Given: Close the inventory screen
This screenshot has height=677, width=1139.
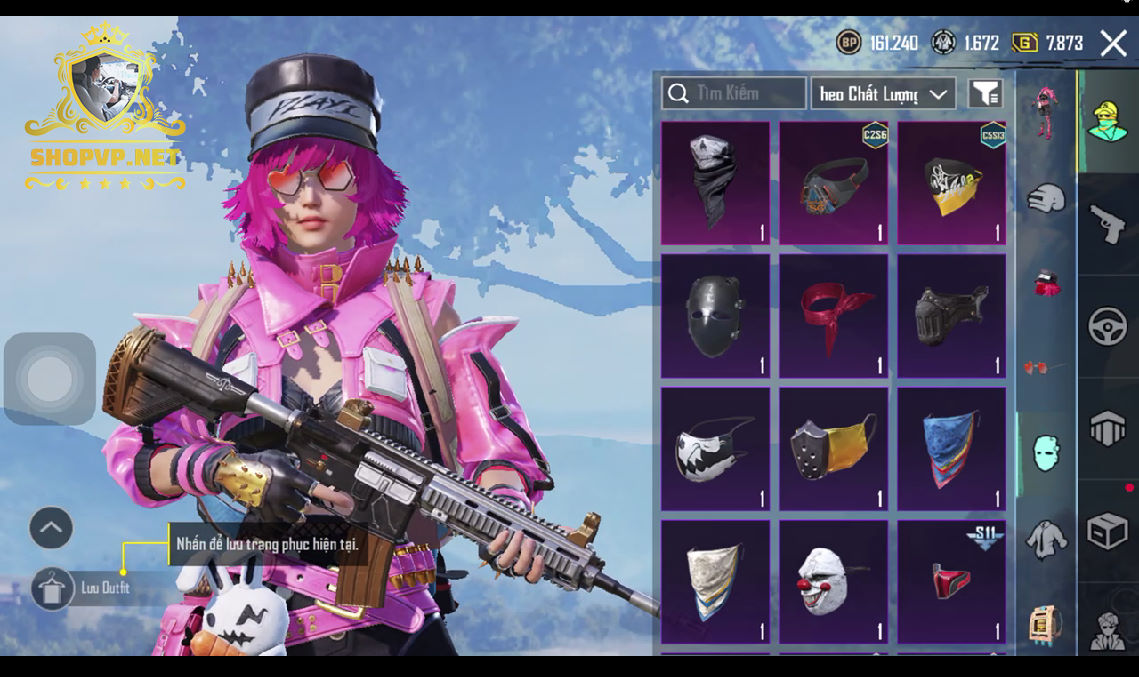Looking at the screenshot, I should [1113, 43].
